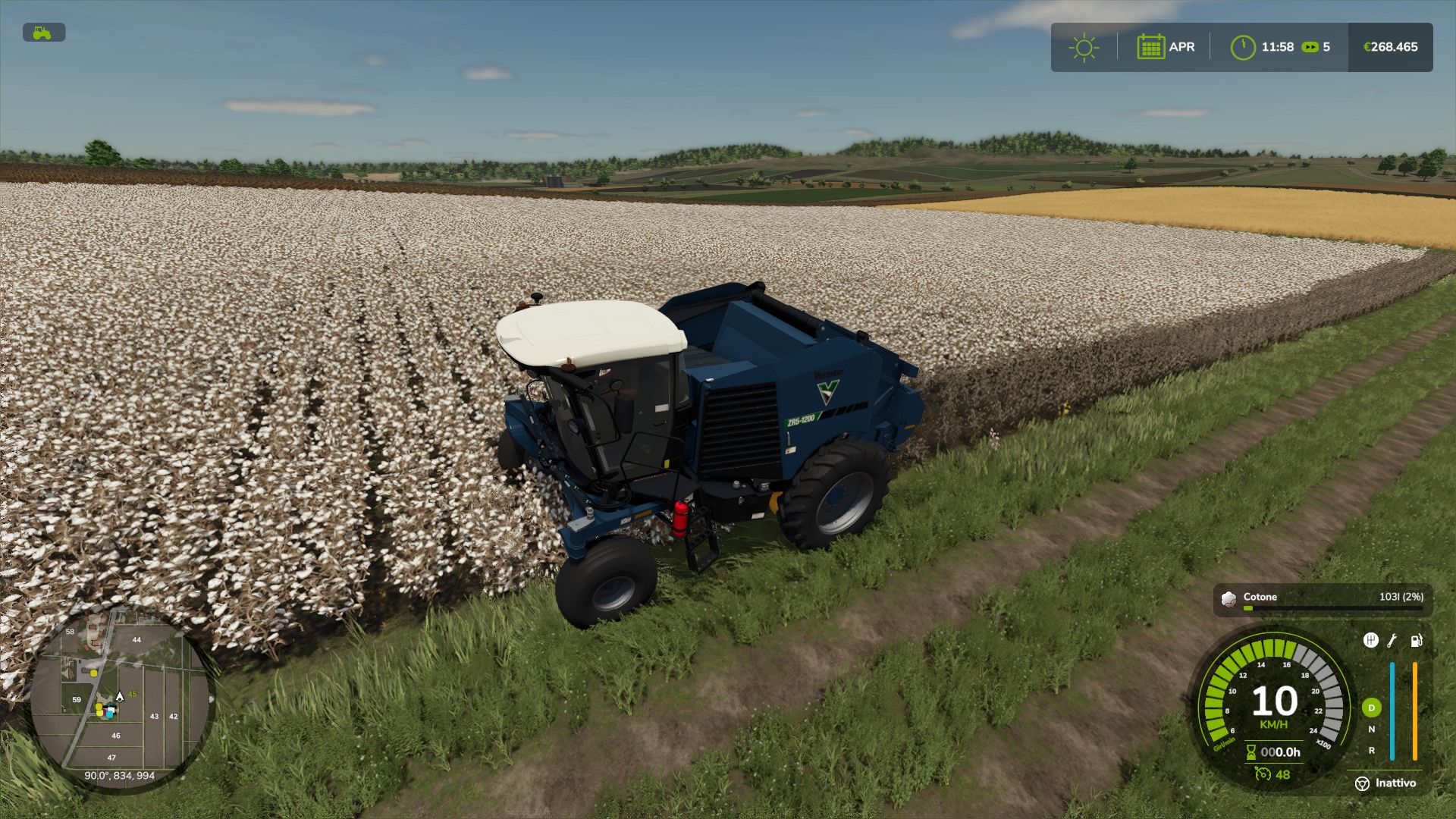1456x819 pixels.
Task: Switch to the N neutral gear
Action: (1371, 730)
